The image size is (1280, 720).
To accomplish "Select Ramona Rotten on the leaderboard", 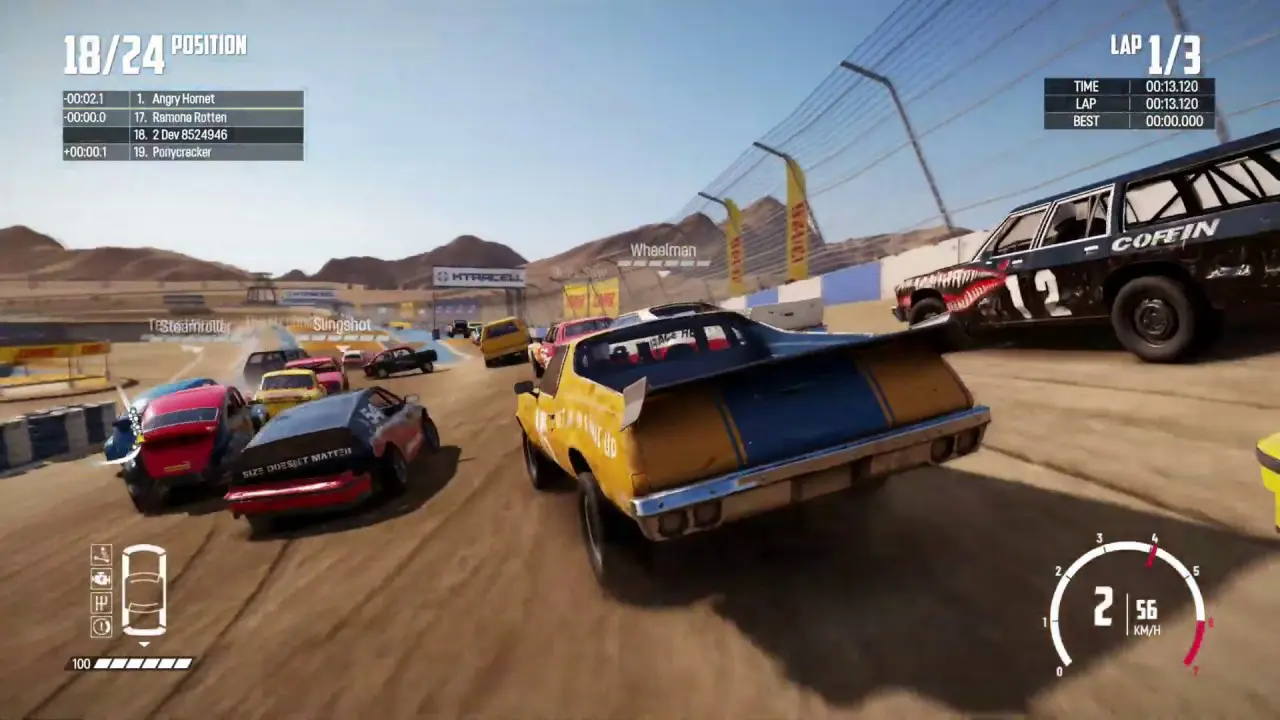I will tap(186, 117).
